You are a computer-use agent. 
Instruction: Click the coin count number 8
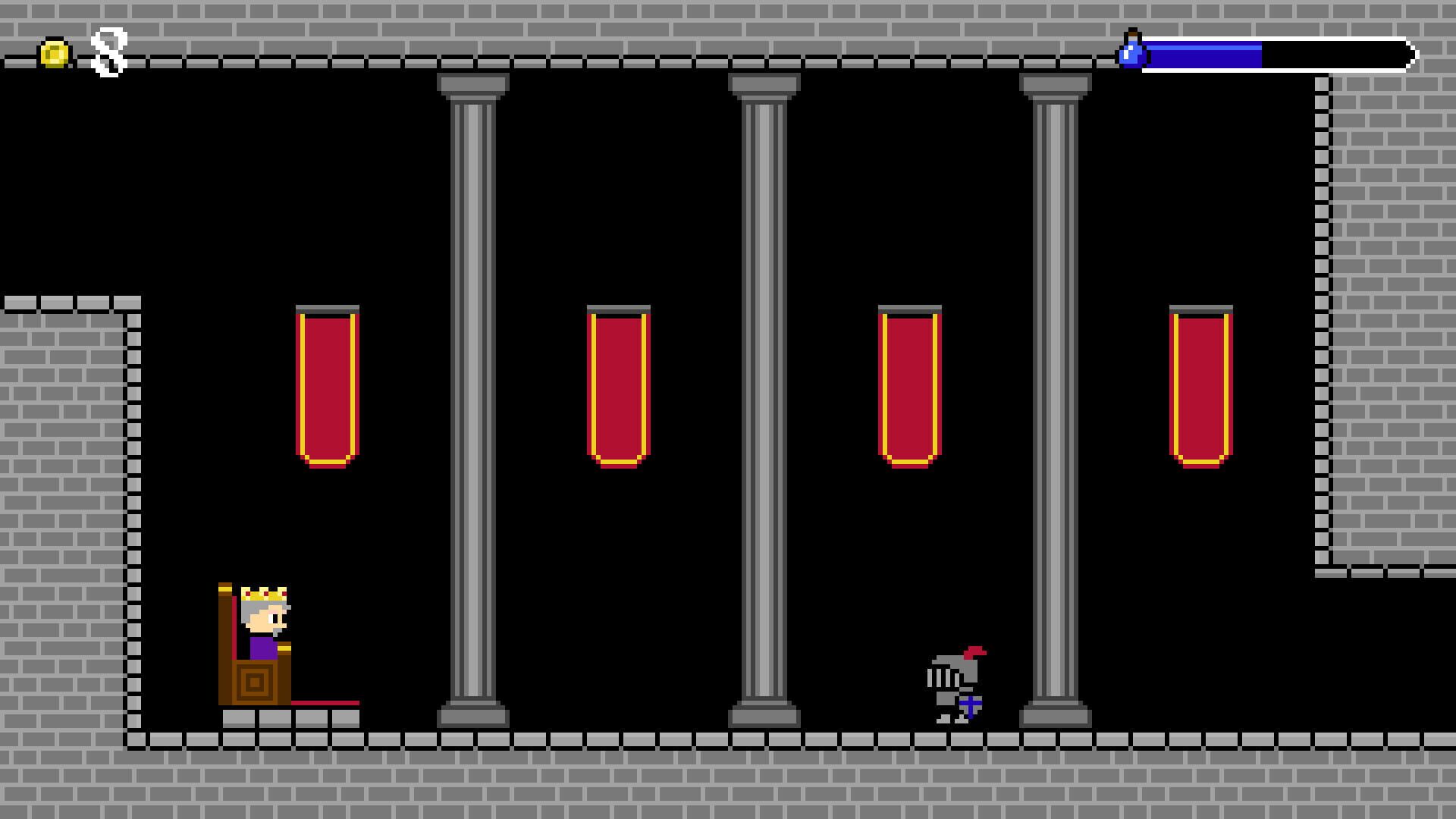tap(108, 51)
